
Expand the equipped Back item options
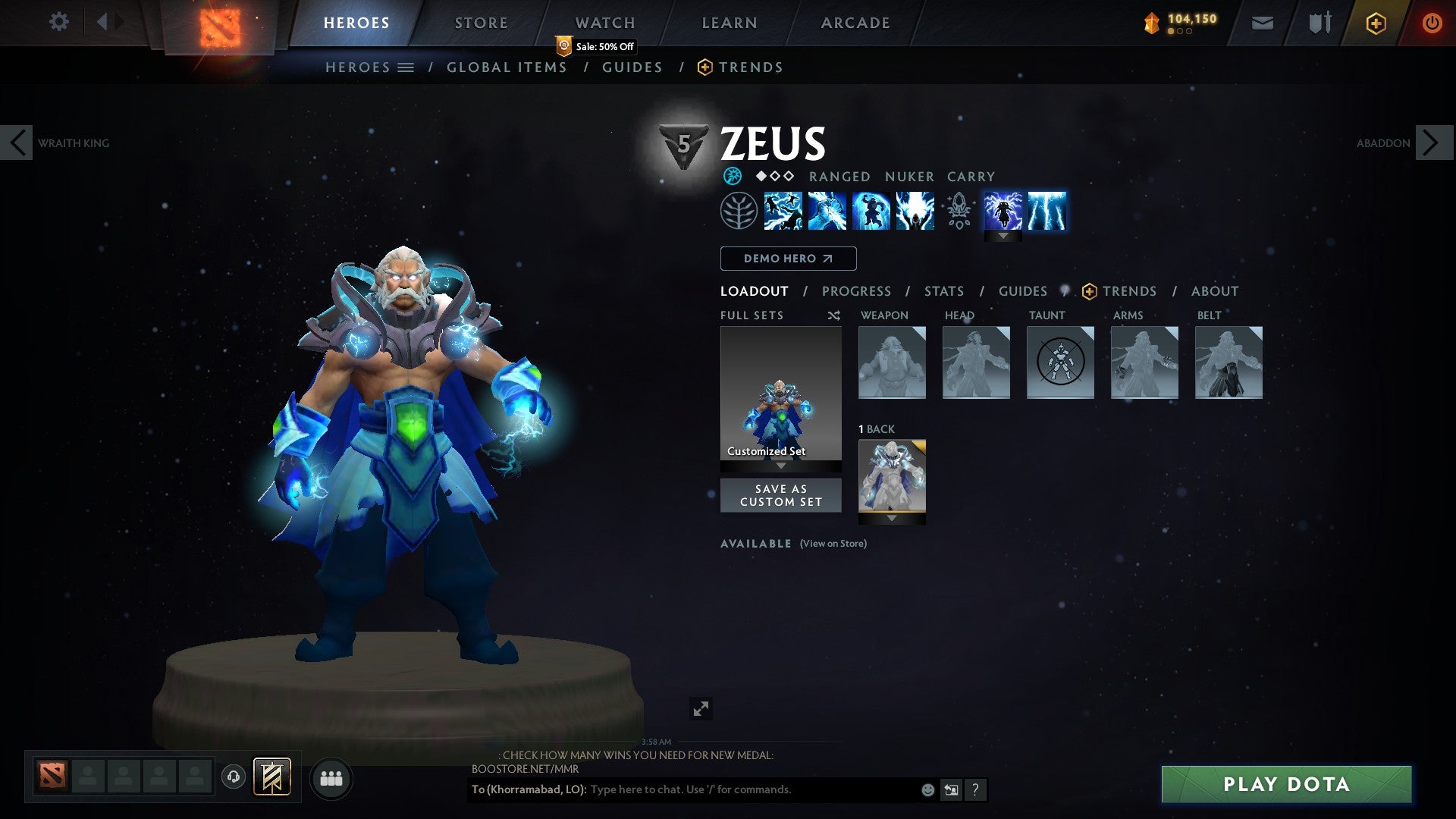pos(891,519)
